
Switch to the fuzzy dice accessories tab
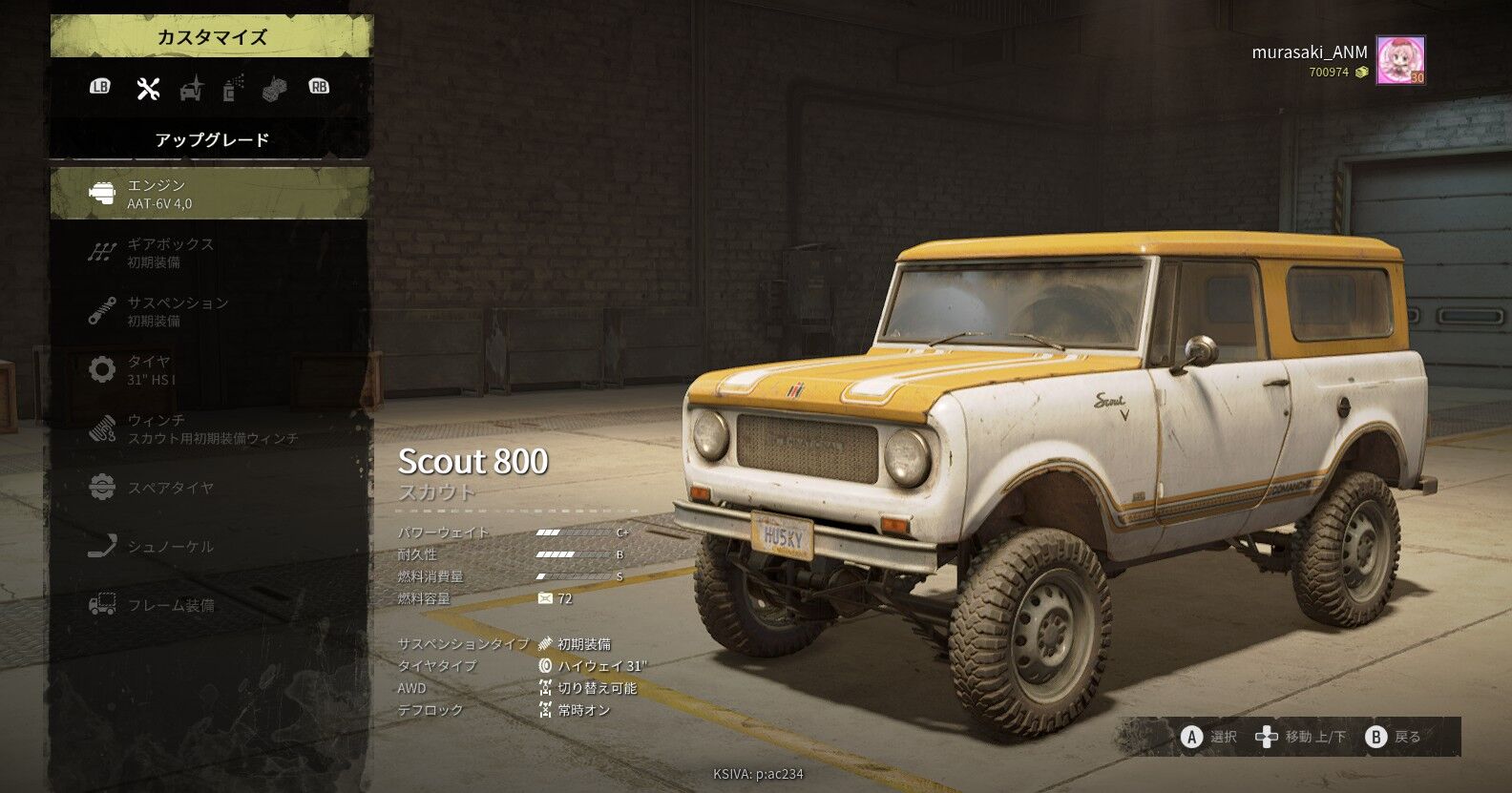click(x=275, y=88)
